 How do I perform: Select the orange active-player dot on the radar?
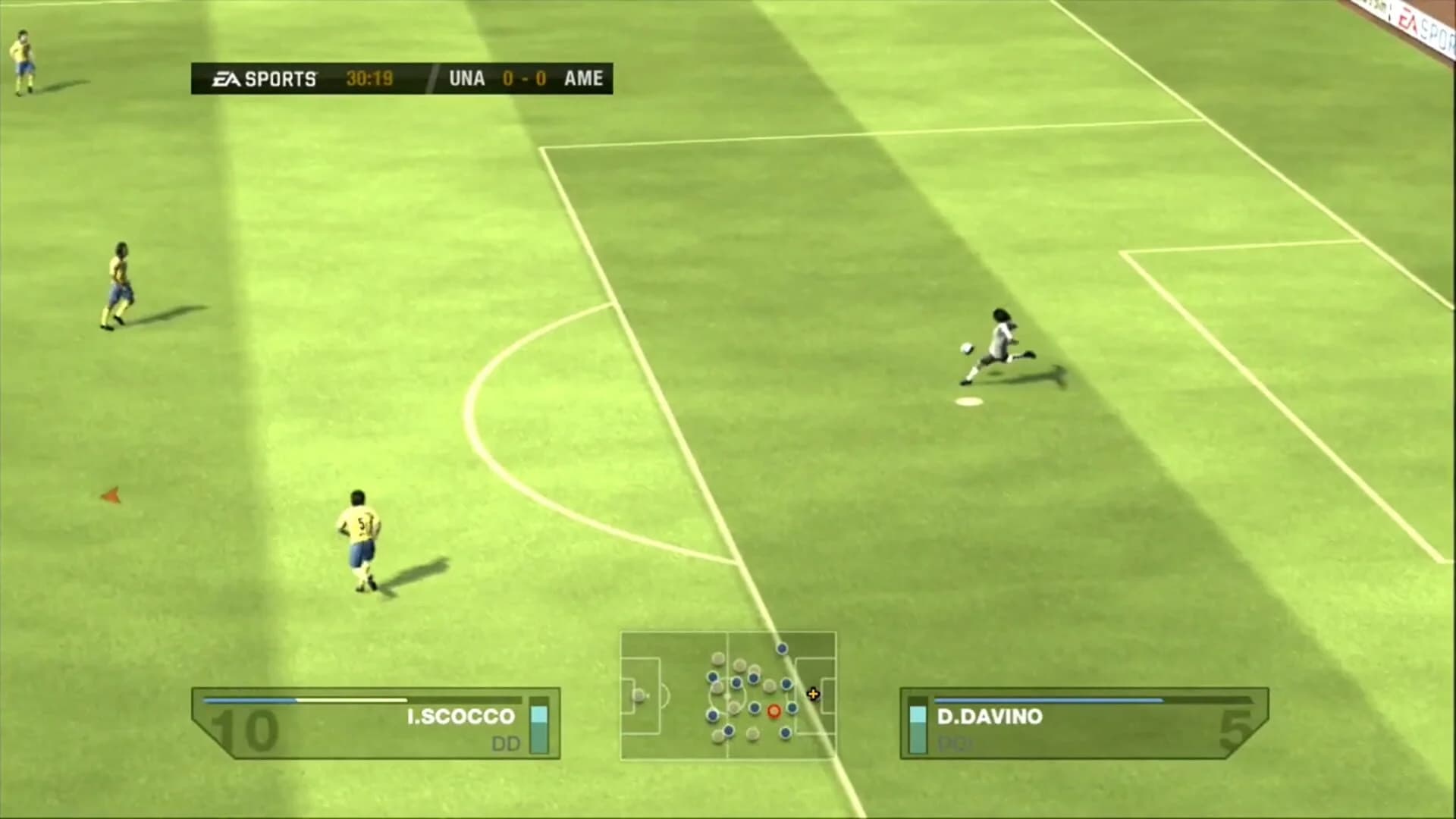pyautogui.click(x=774, y=712)
